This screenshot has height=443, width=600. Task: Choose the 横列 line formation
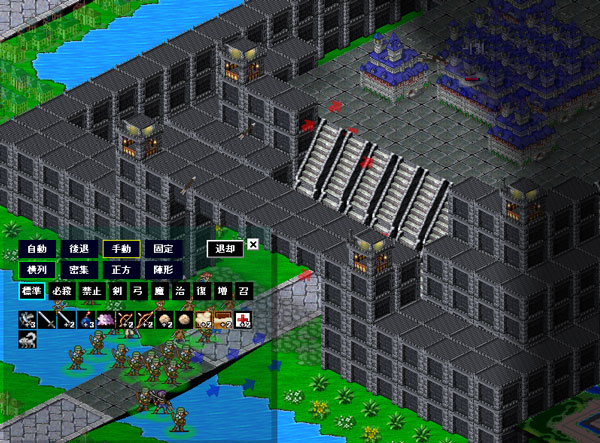coord(37,269)
